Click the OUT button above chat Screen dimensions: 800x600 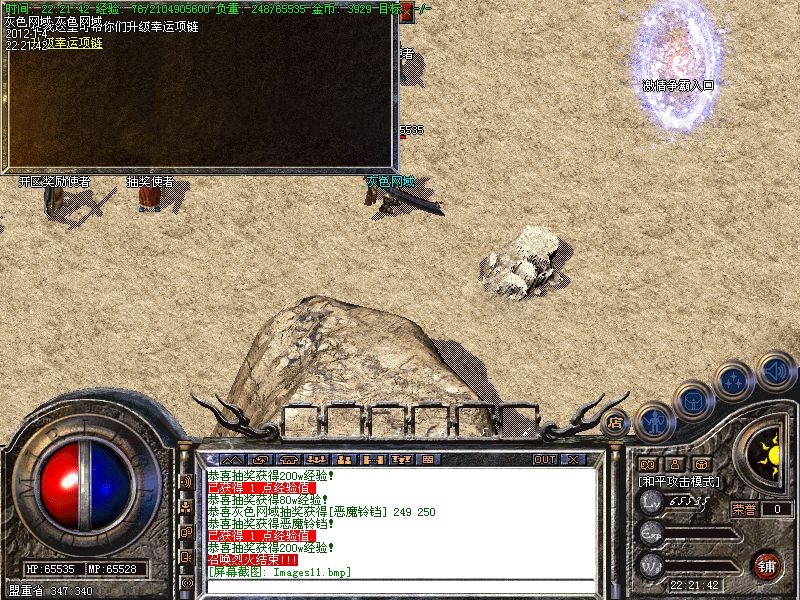[x=545, y=460]
